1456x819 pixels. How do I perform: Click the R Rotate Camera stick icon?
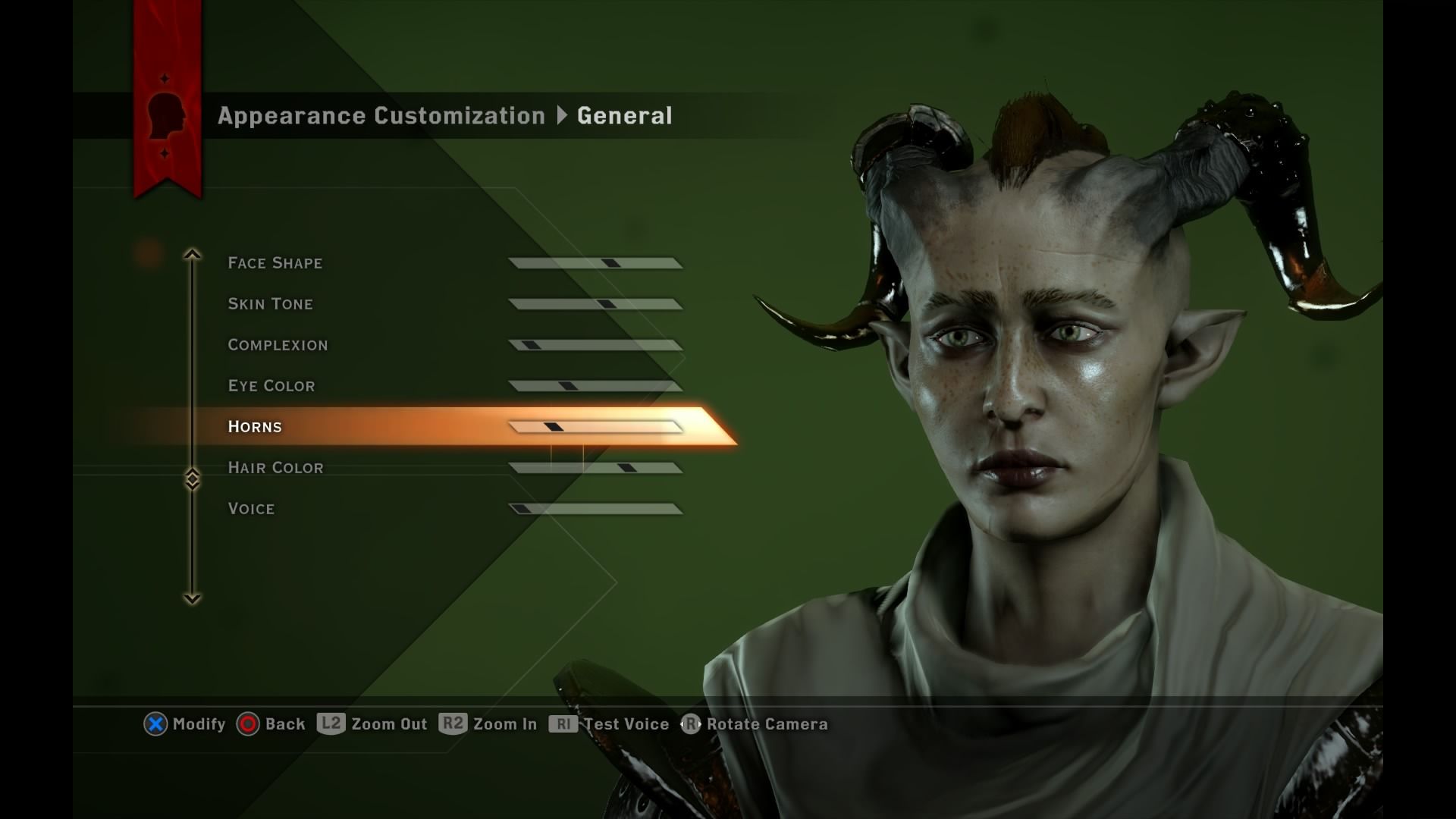coord(691,723)
